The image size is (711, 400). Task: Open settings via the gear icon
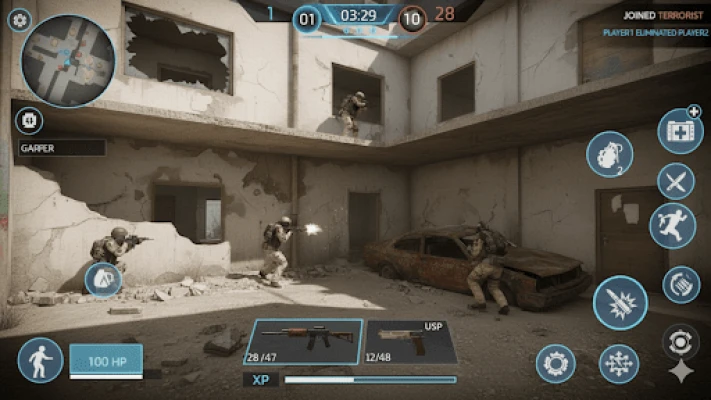[x=20, y=19]
